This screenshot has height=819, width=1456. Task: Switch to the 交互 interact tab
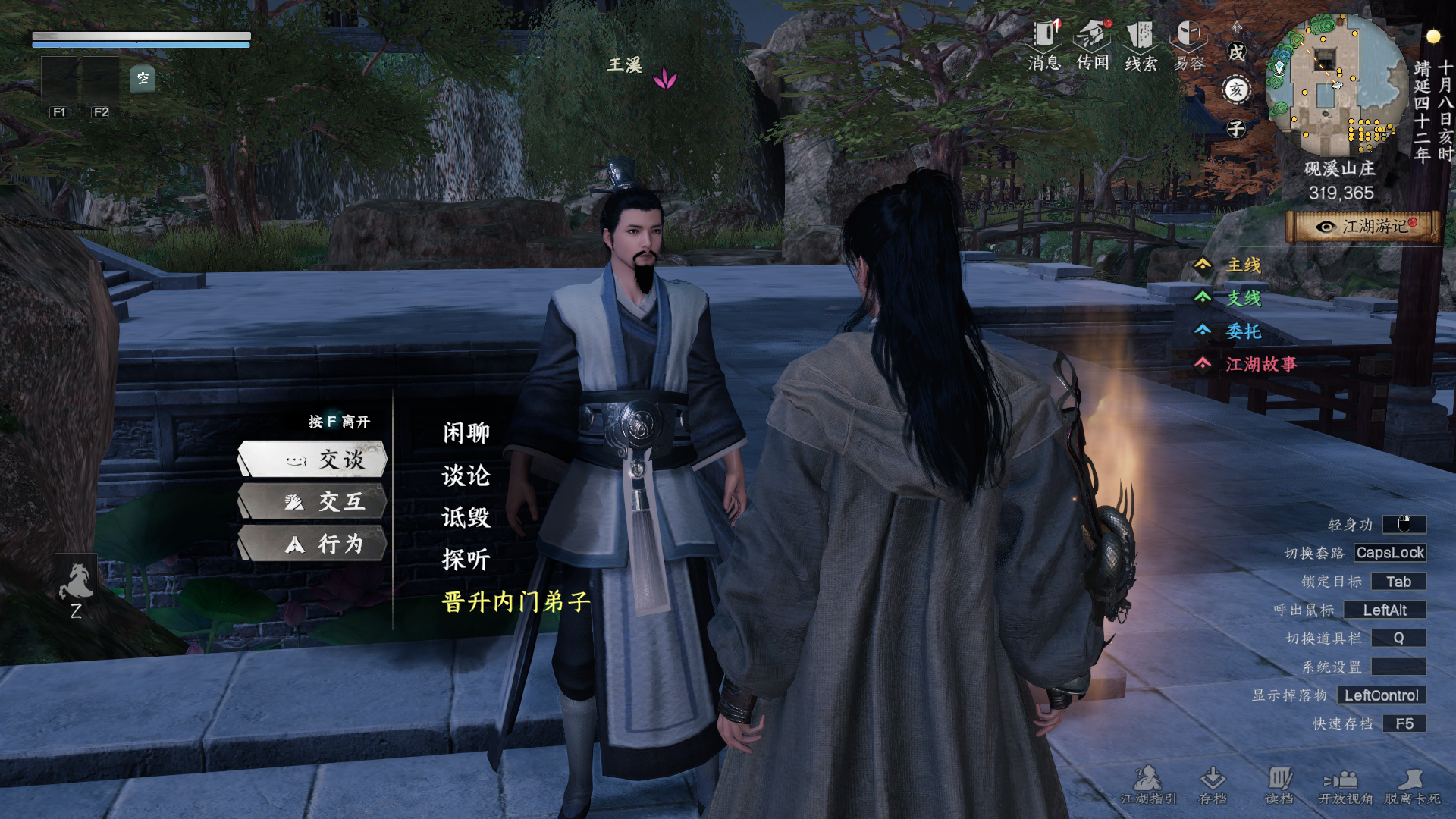pyautogui.click(x=313, y=502)
